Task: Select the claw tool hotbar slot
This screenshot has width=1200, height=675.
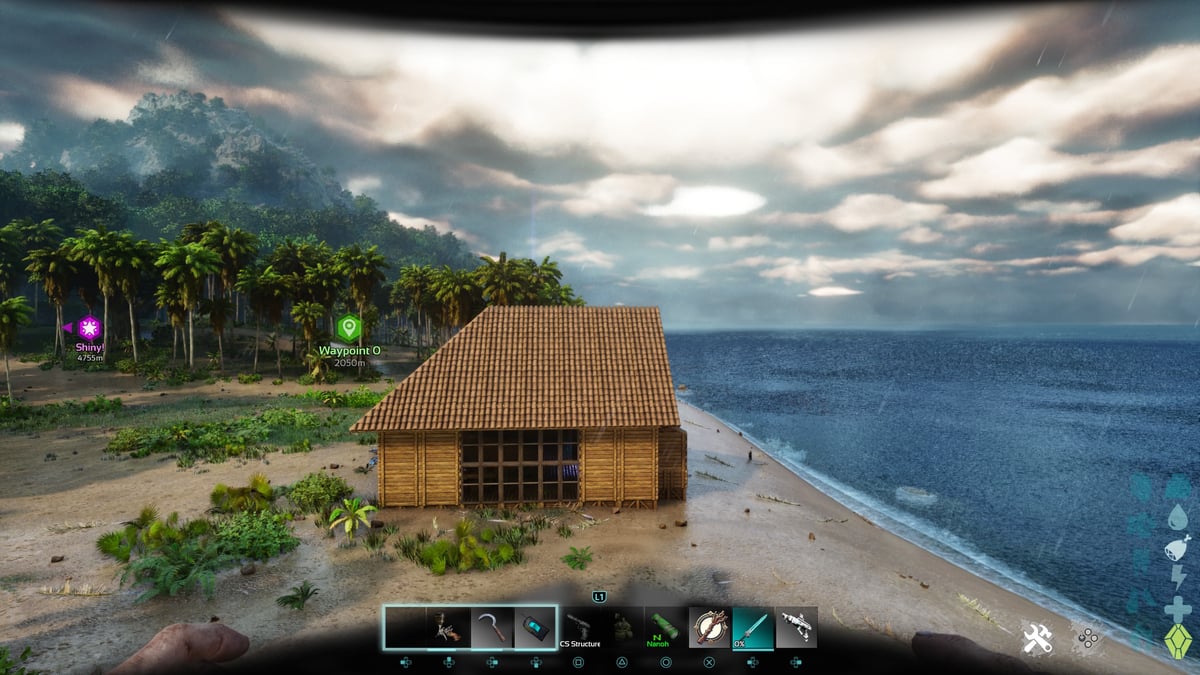Action: point(448,628)
